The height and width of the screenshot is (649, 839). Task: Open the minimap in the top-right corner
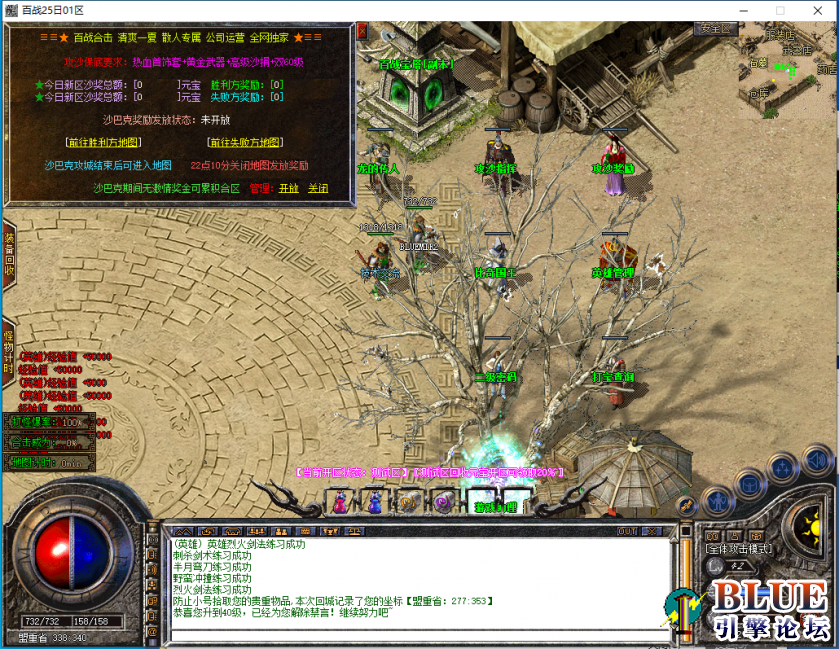click(790, 65)
